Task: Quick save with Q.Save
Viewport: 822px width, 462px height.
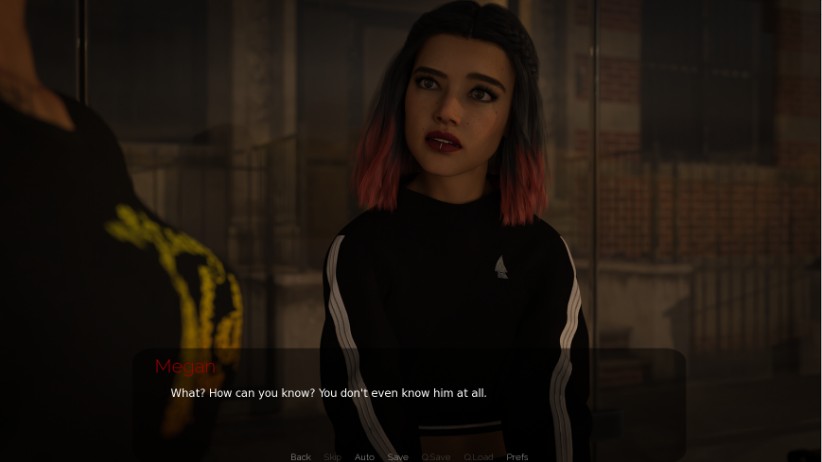Action: (x=436, y=457)
